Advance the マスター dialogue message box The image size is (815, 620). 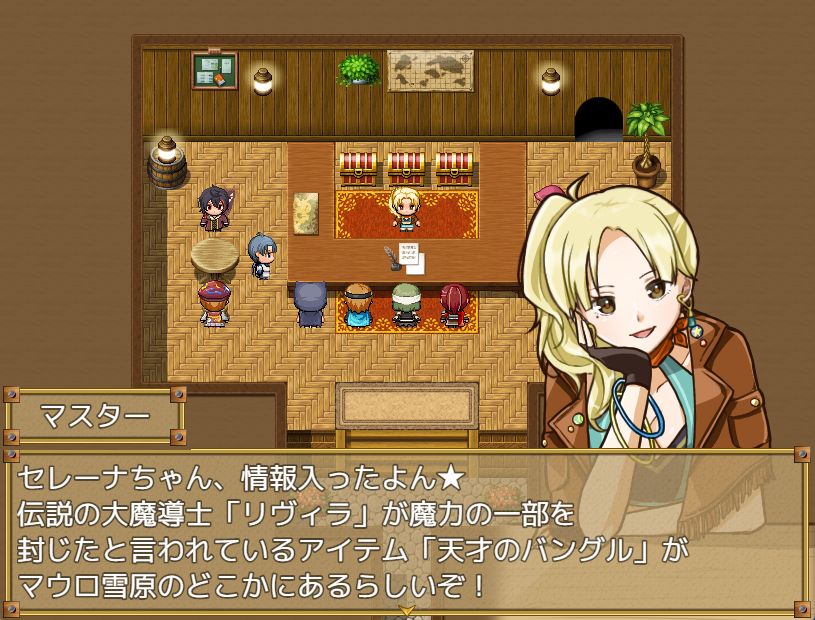click(x=407, y=528)
